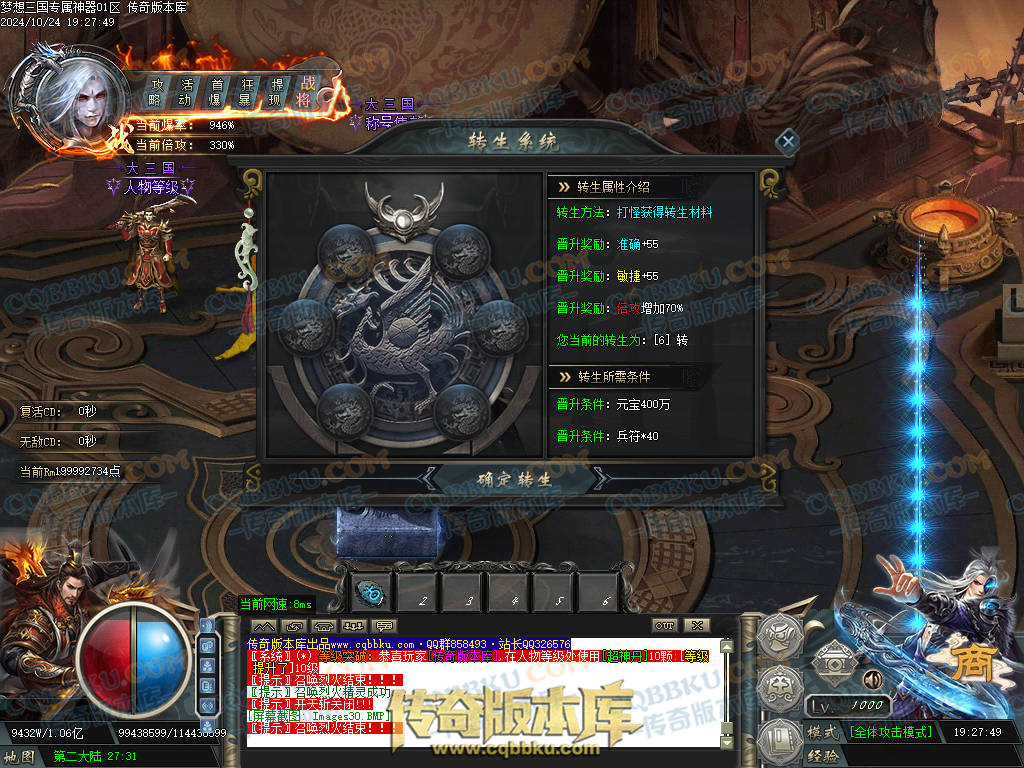The height and width of the screenshot is (768, 1024).
Task: Open the 战将 warrior general menu
Action: [x=305, y=91]
